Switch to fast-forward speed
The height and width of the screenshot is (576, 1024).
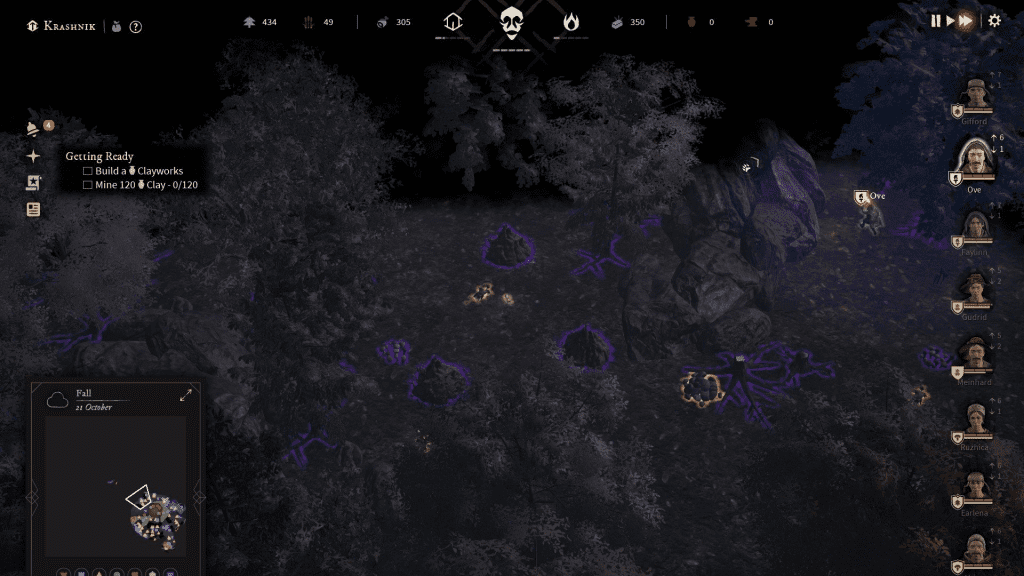965,21
